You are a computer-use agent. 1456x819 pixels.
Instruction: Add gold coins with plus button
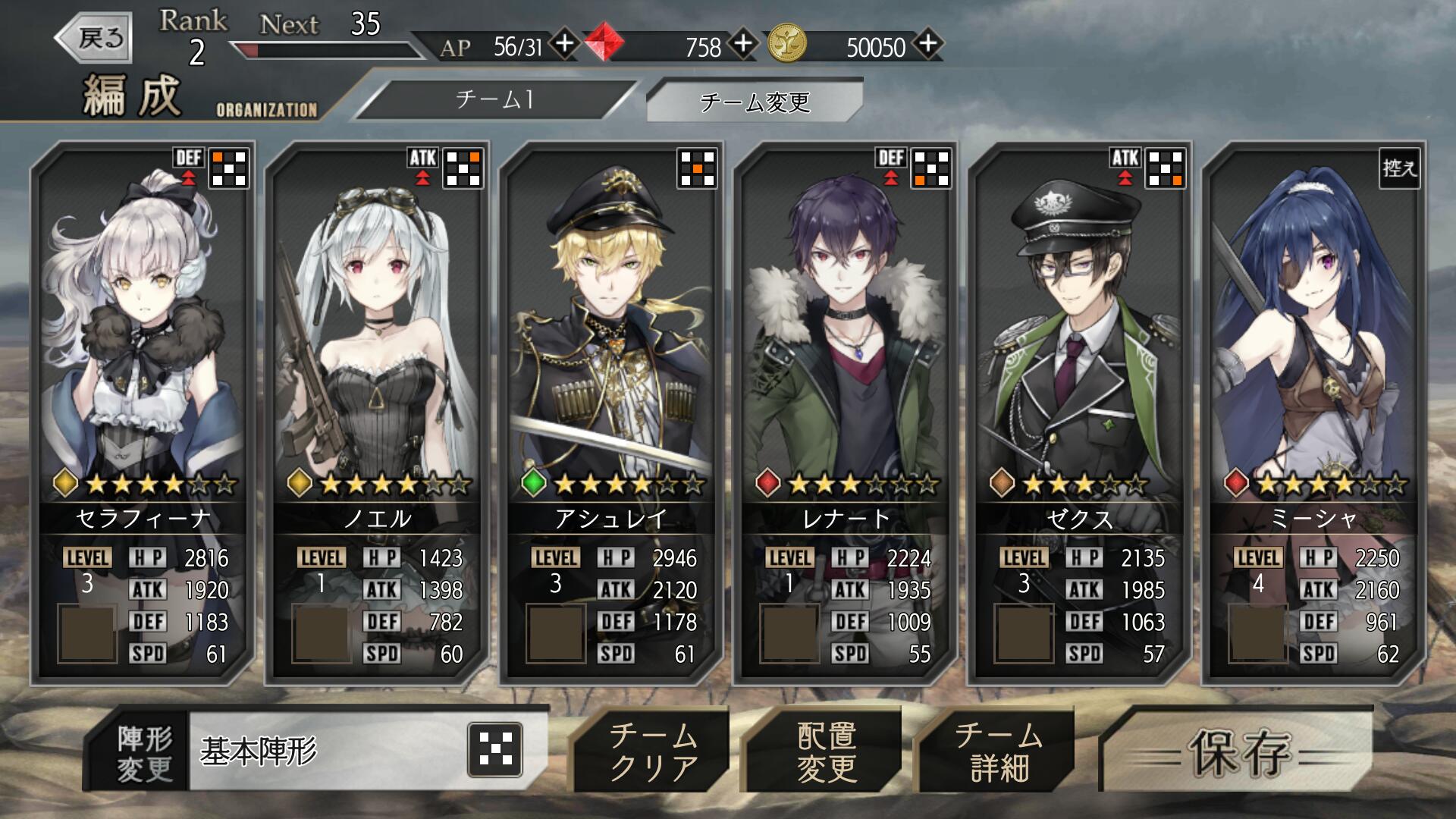(x=928, y=44)
